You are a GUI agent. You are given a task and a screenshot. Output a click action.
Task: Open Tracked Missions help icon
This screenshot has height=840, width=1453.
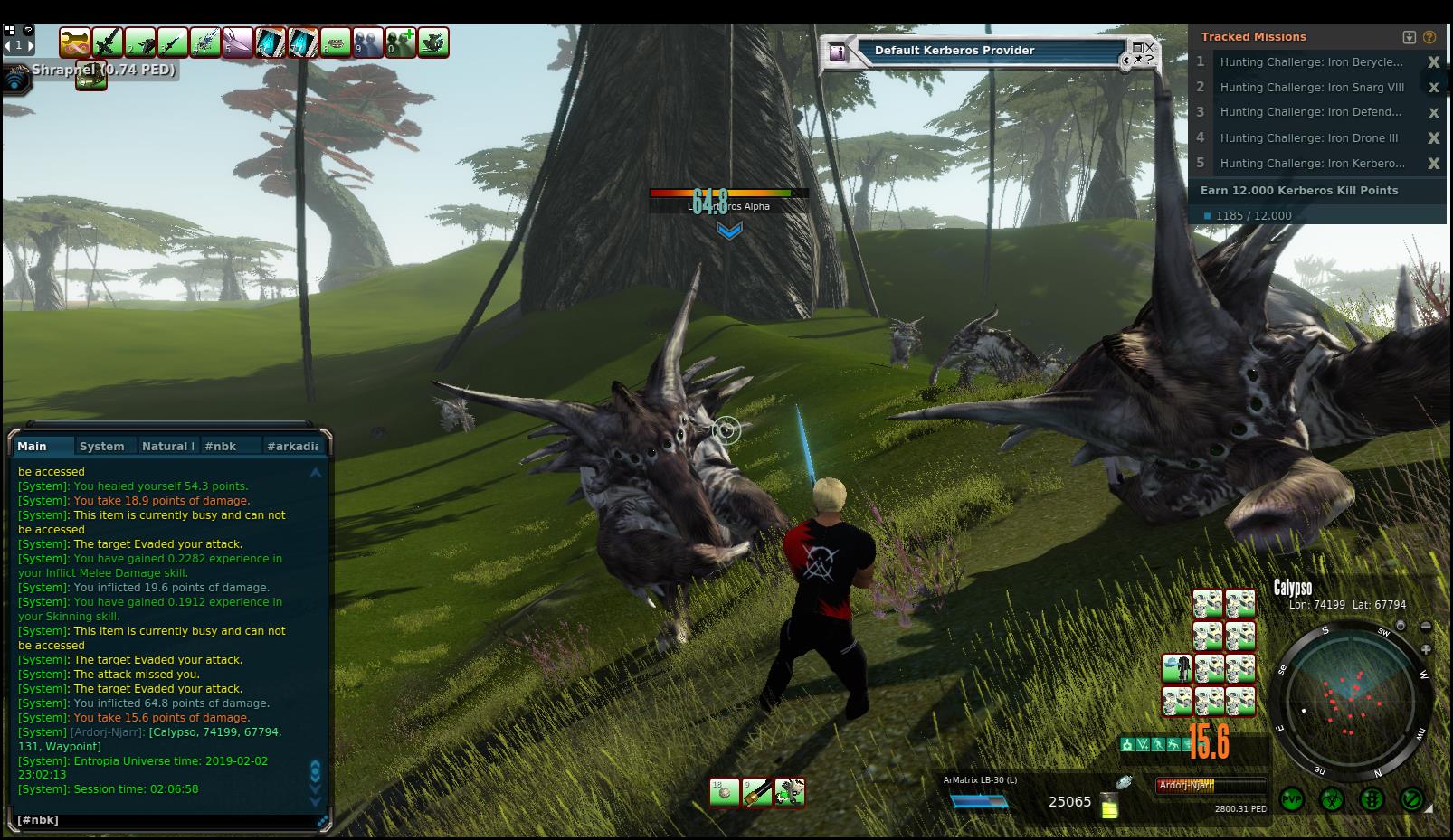1429,37
